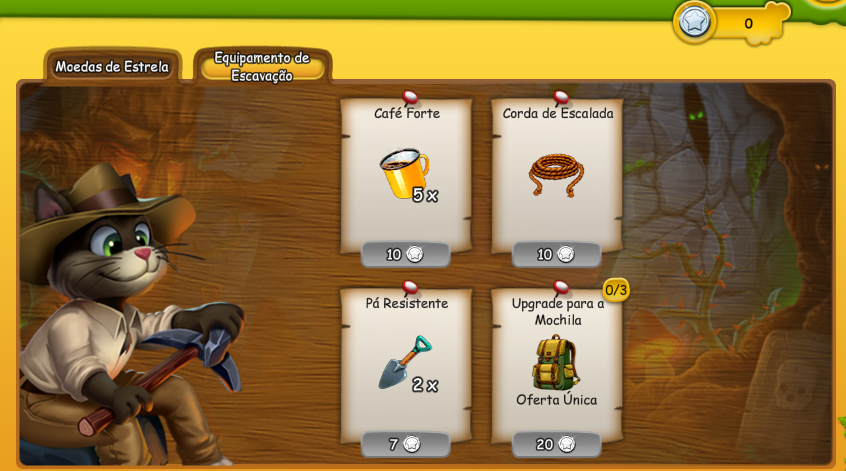Purchase the backpack upgrade for 20 coins
This screenshot has width=846, height=471.
556,444
